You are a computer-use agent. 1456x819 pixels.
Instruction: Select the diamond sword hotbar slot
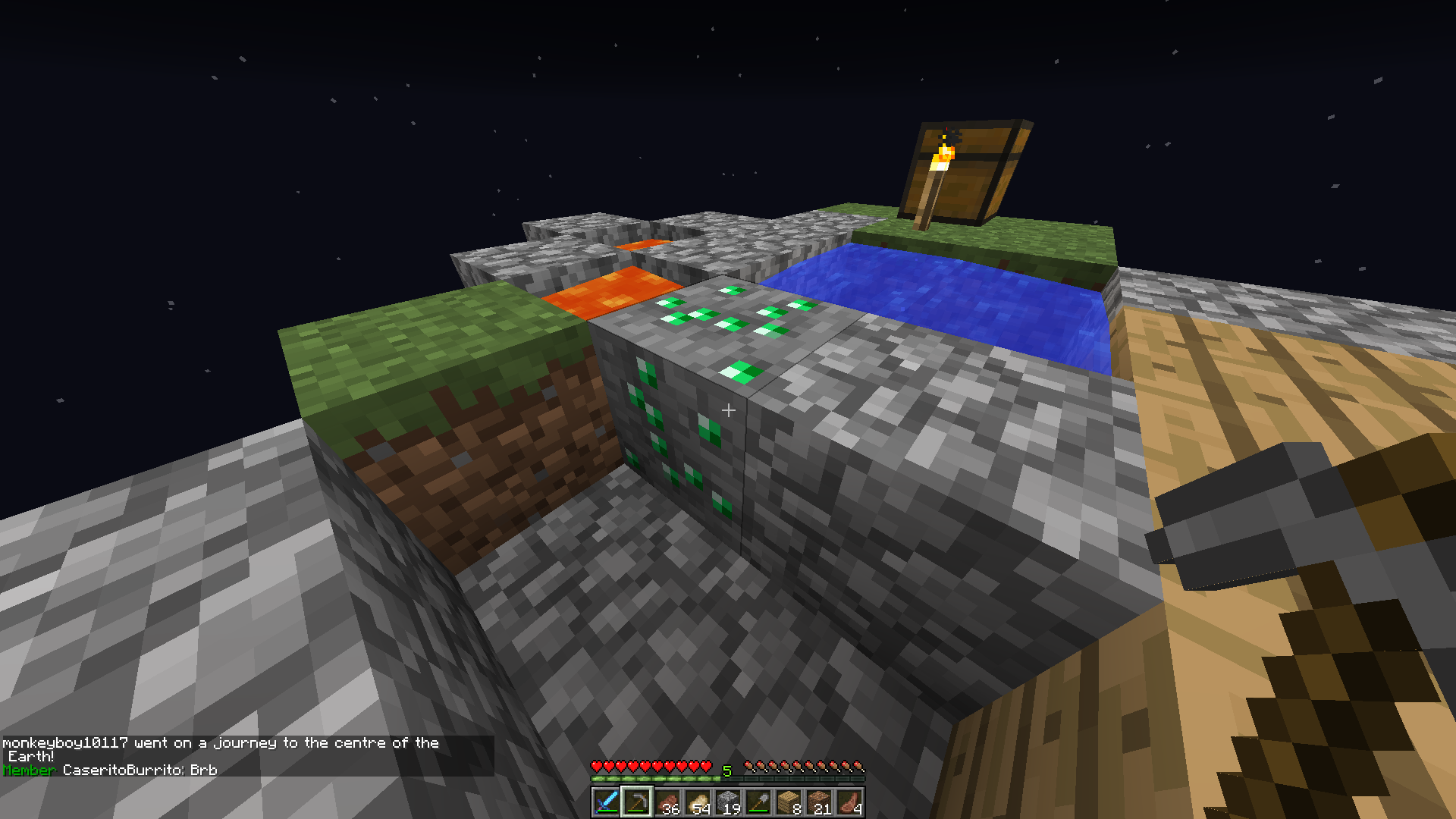(607, 802)
